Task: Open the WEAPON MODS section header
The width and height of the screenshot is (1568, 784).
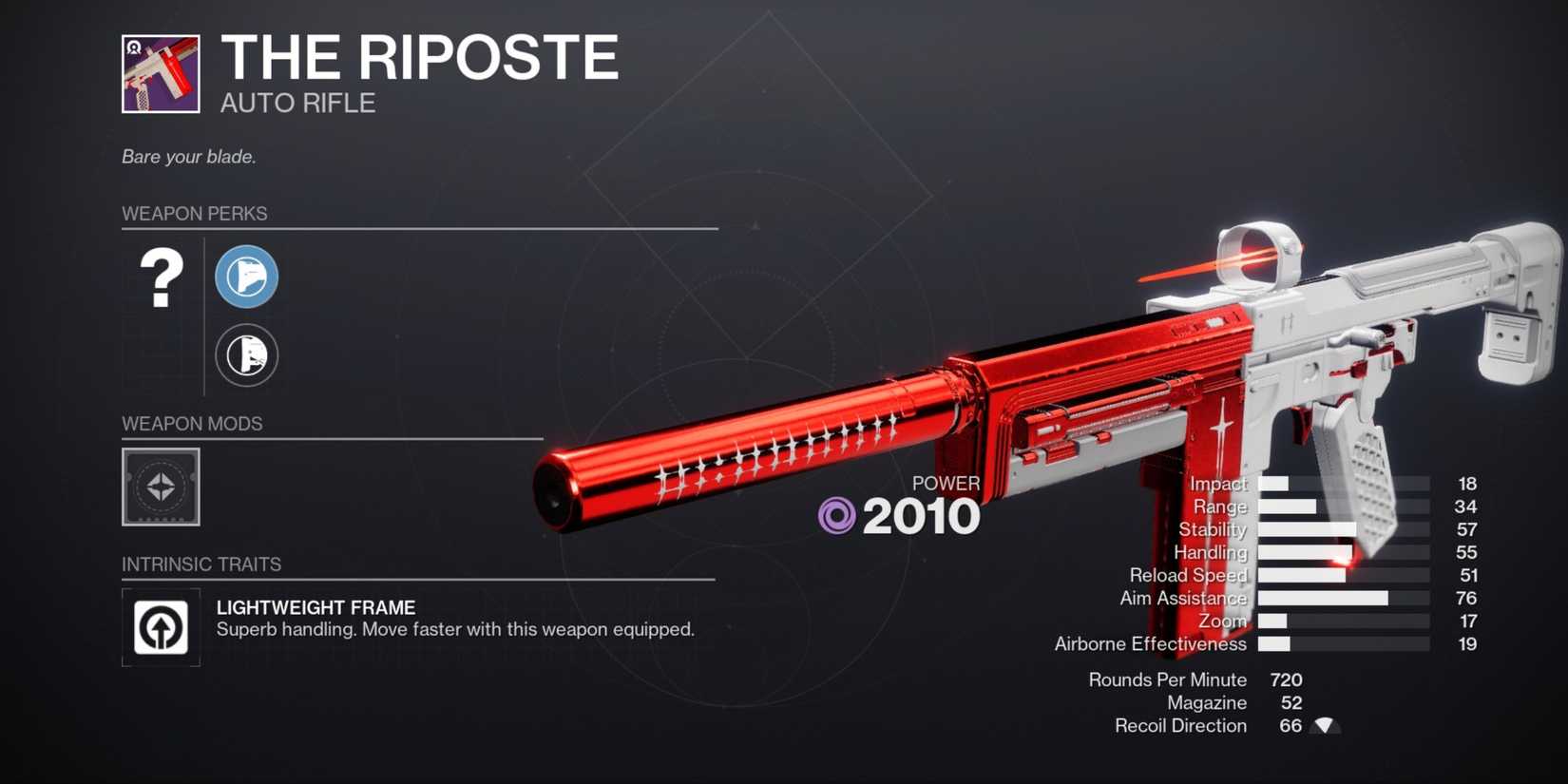Action: tap(192, 424)
